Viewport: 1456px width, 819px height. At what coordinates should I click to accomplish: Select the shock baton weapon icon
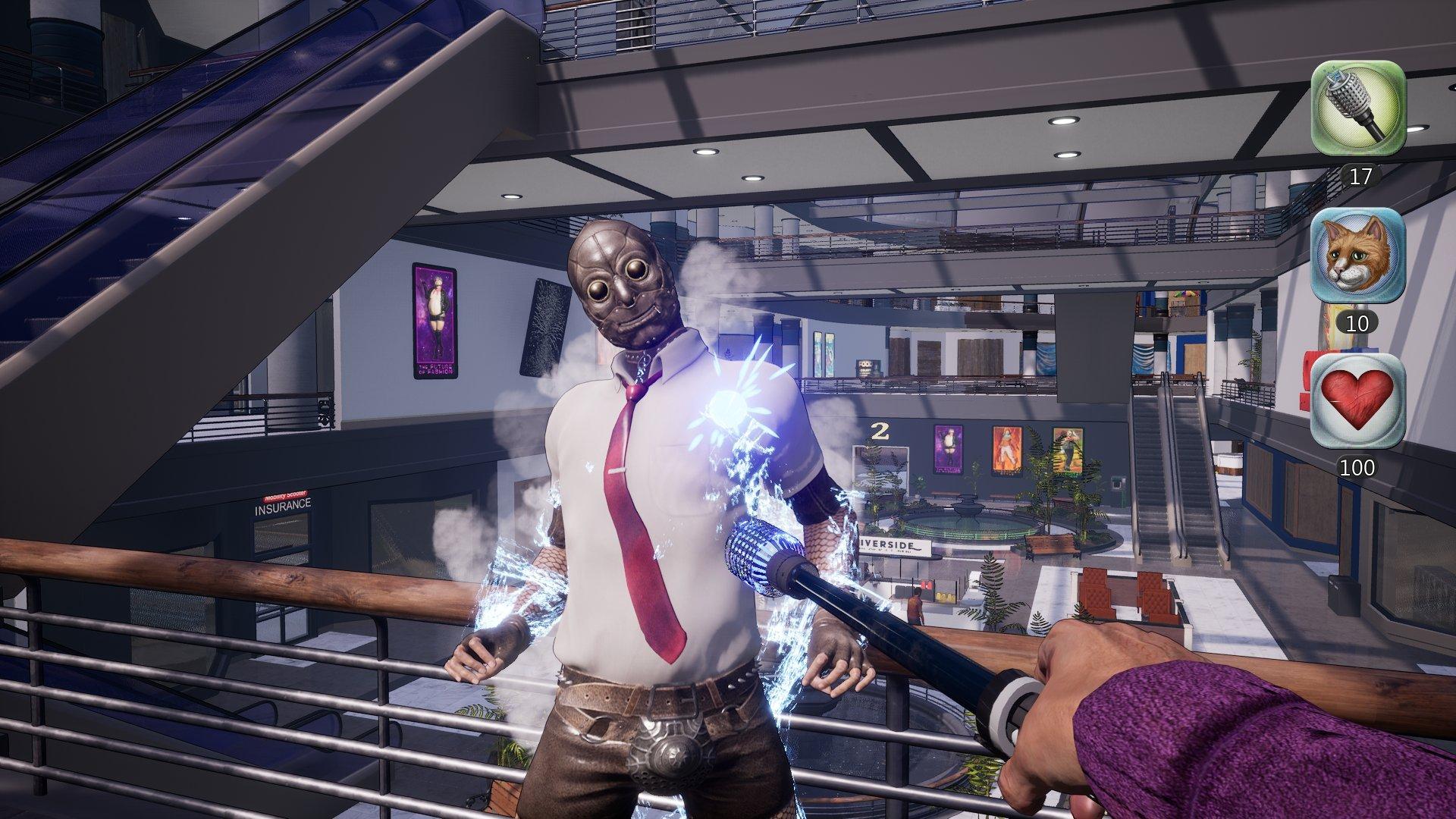point(1359,108)
